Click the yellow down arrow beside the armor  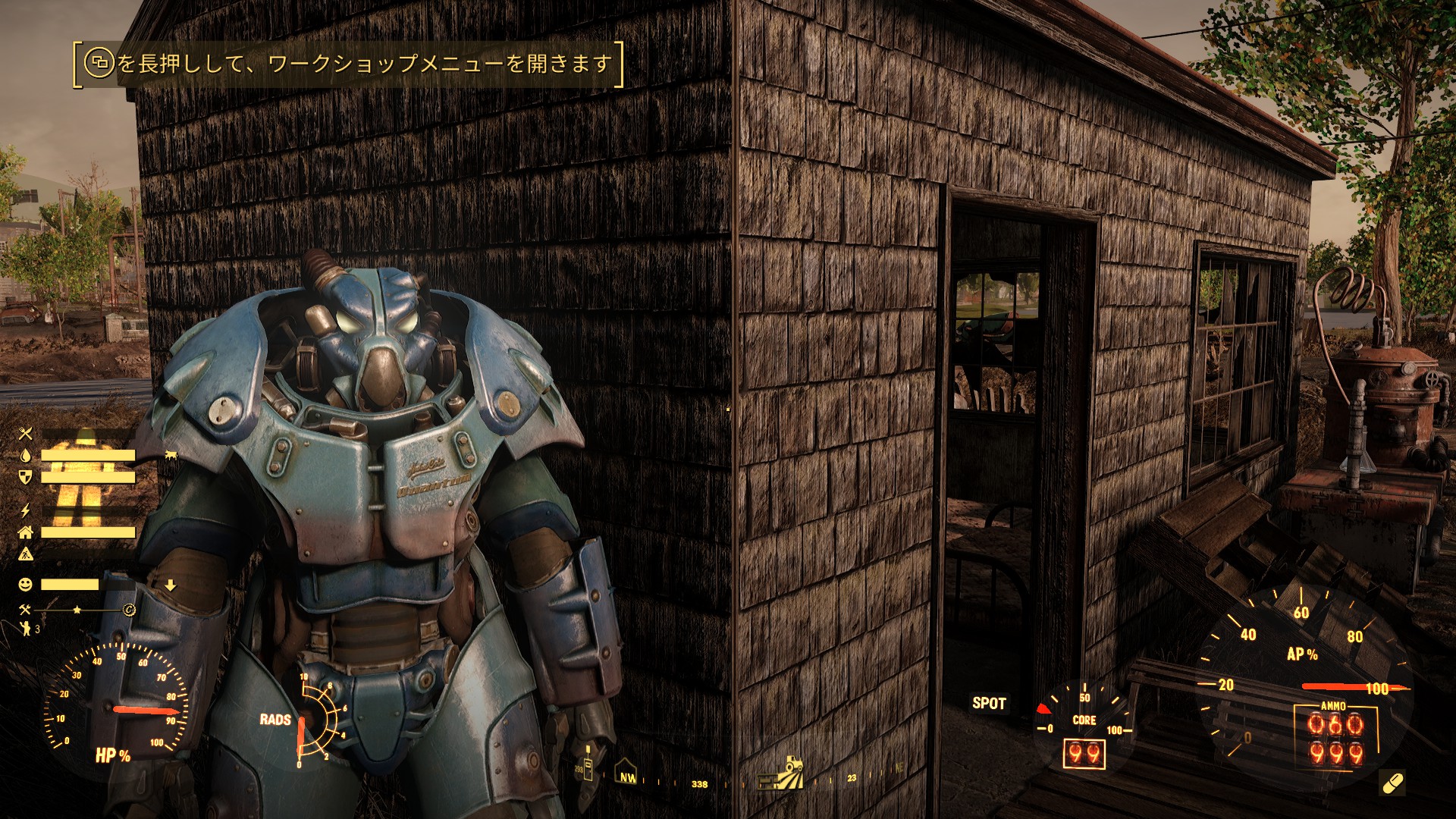(x=171, y=585)
